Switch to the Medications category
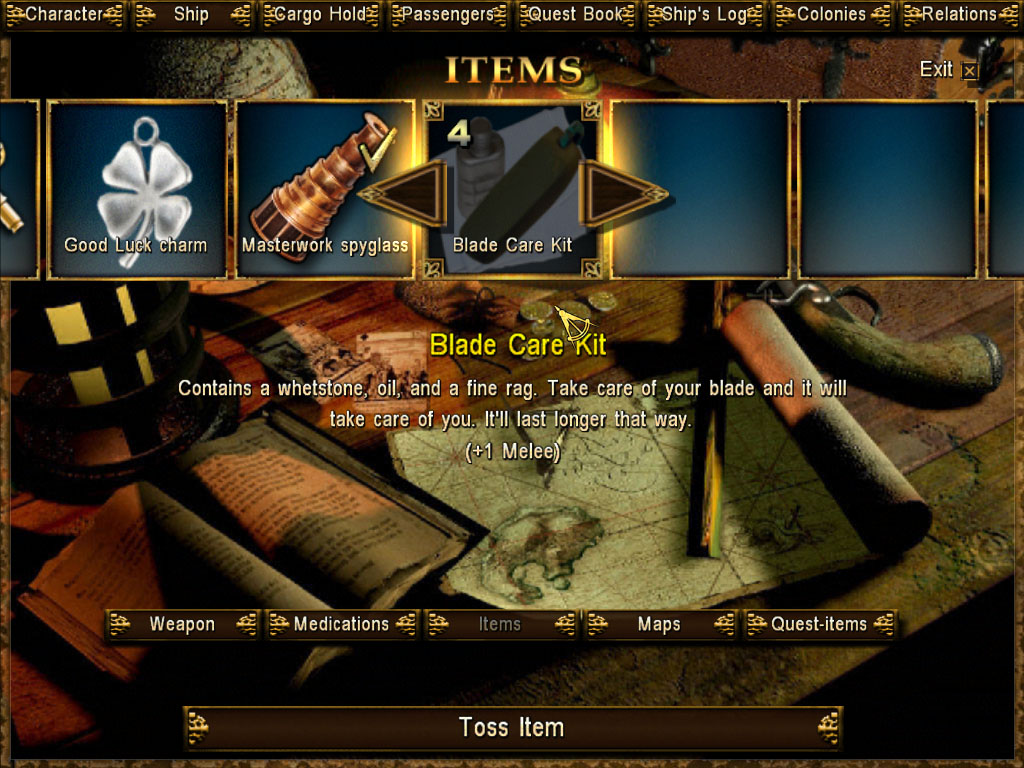The height and width of the screenshot is (768, 1024). [x=341, y=625]
